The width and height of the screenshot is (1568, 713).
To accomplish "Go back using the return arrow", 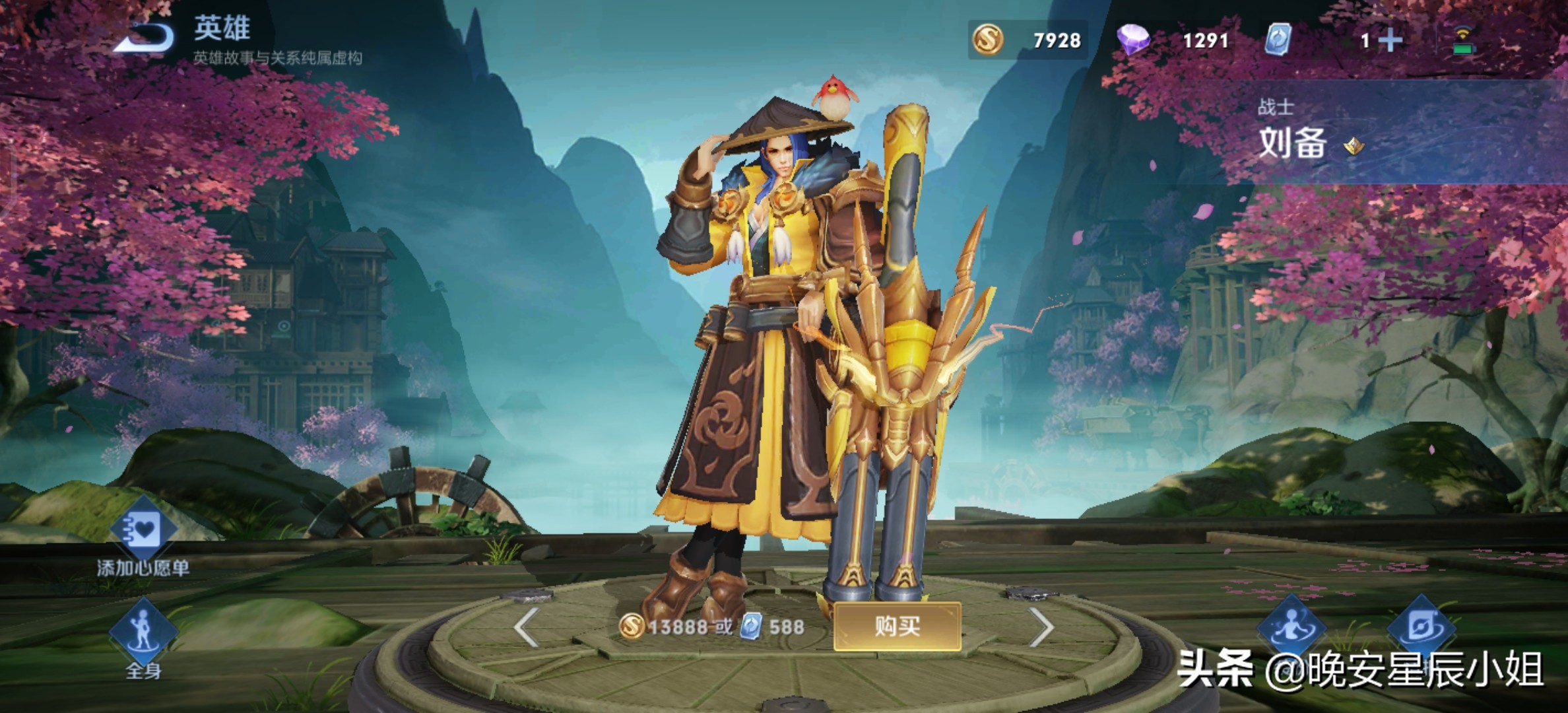I will pyautogui.click(x=144, y=37).
